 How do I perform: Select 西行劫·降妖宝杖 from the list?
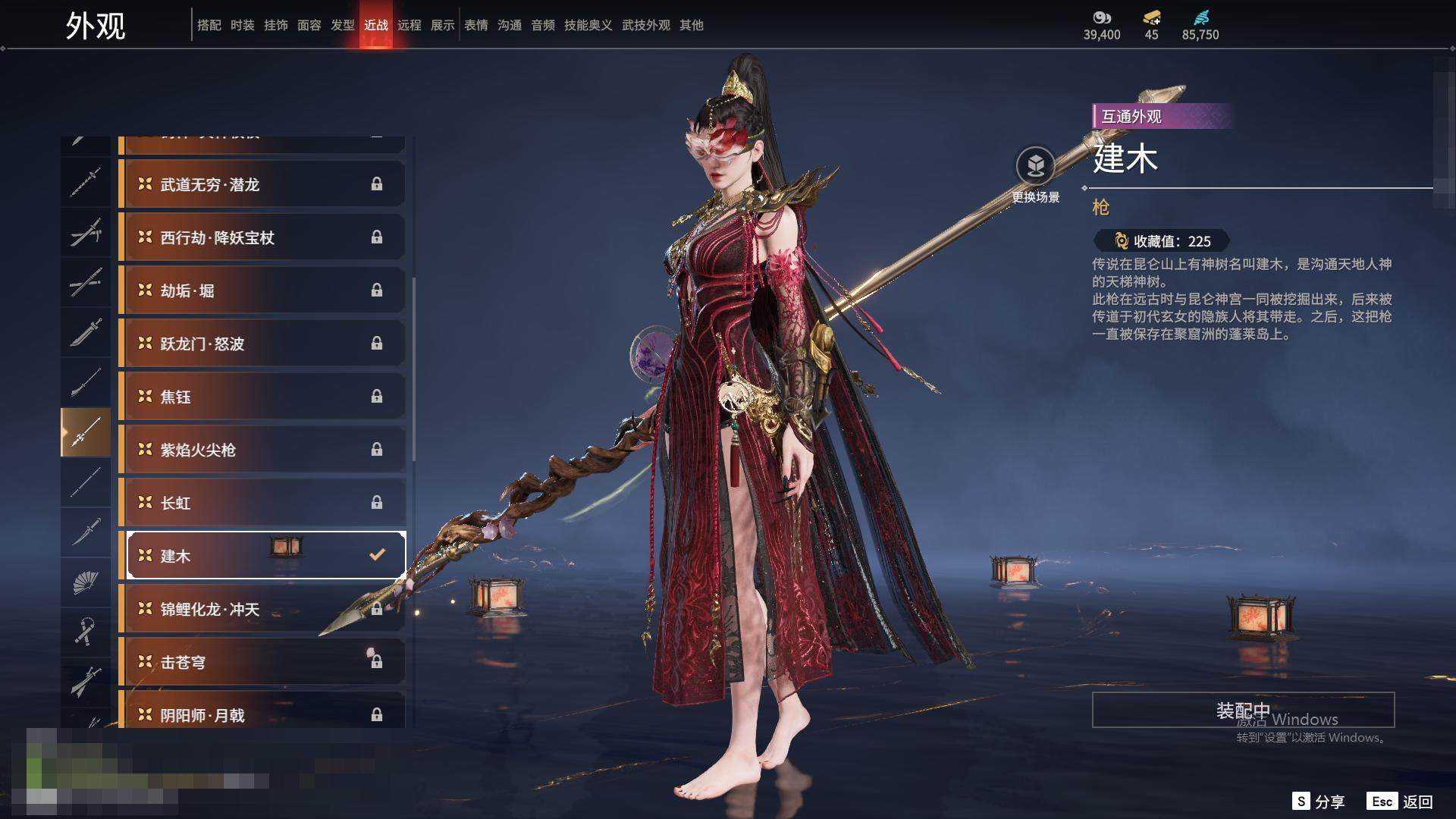coord(262,237)
